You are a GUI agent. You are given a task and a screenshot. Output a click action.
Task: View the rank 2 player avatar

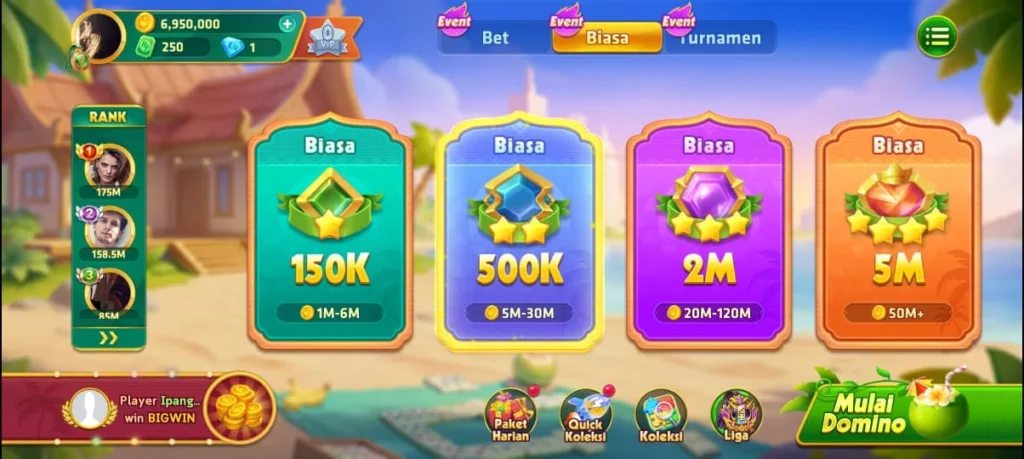[109, 229]
